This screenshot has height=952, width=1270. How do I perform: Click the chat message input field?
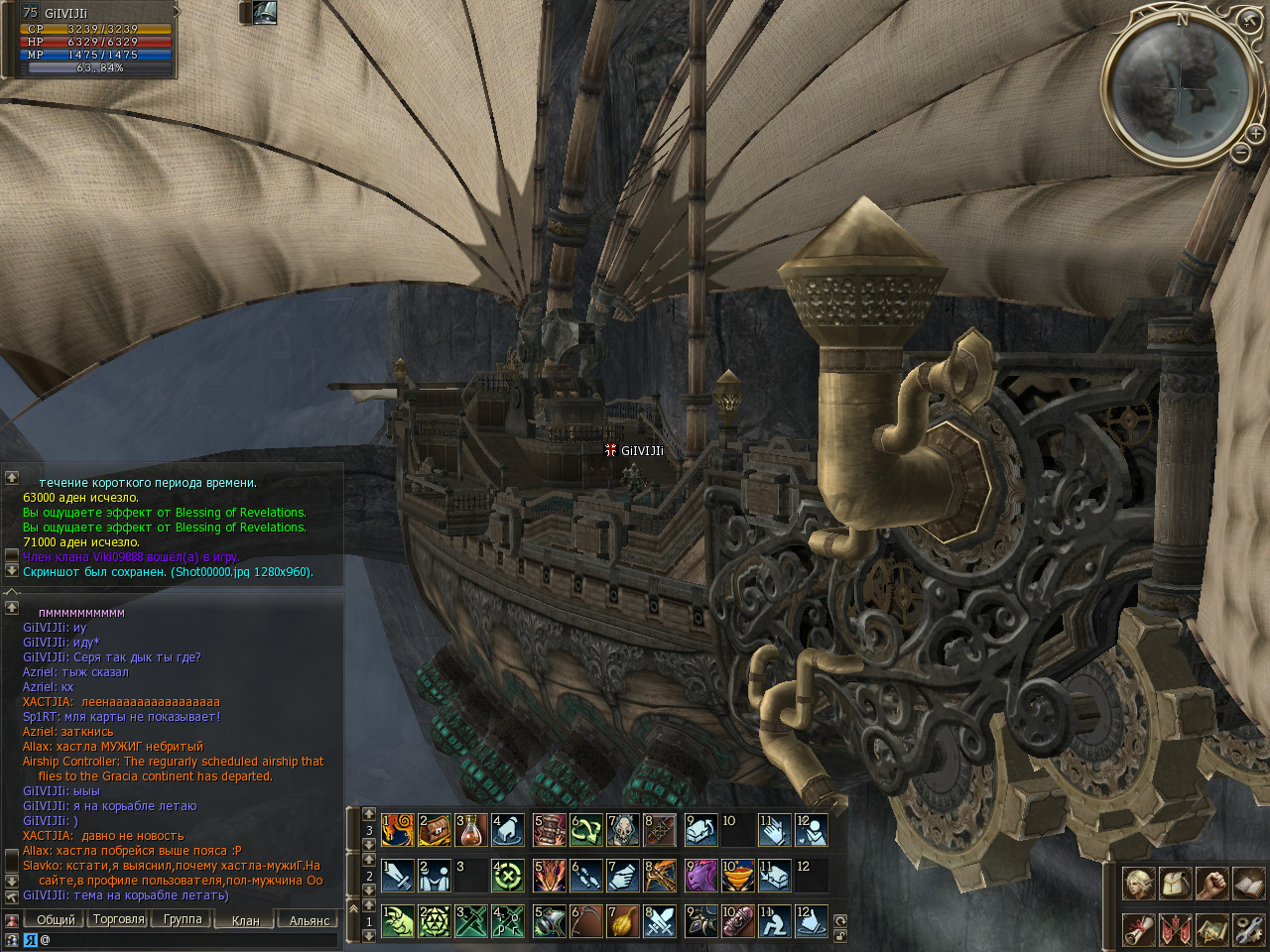(189, 939)
